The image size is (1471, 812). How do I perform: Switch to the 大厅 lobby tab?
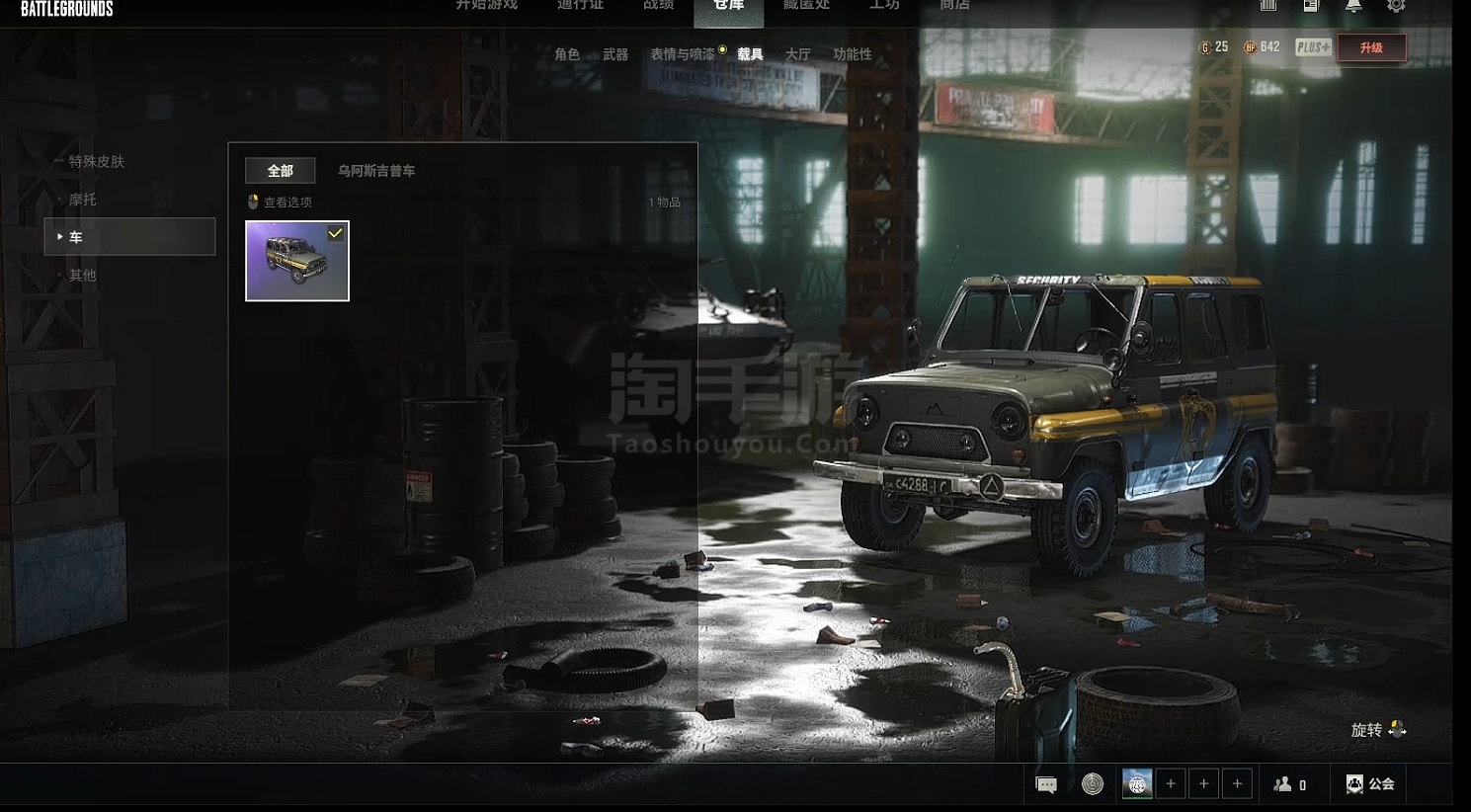(797, 54)
